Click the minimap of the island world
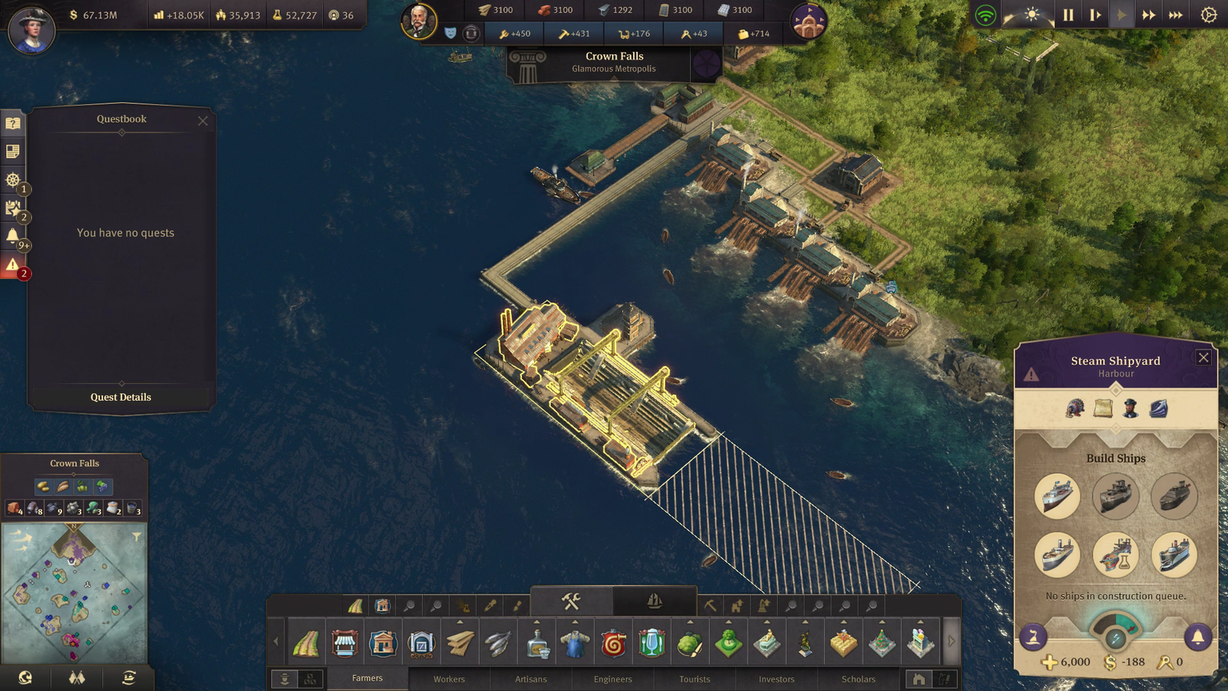The height and width of the screenshot is (691, 1228). [x=75, y=593]
